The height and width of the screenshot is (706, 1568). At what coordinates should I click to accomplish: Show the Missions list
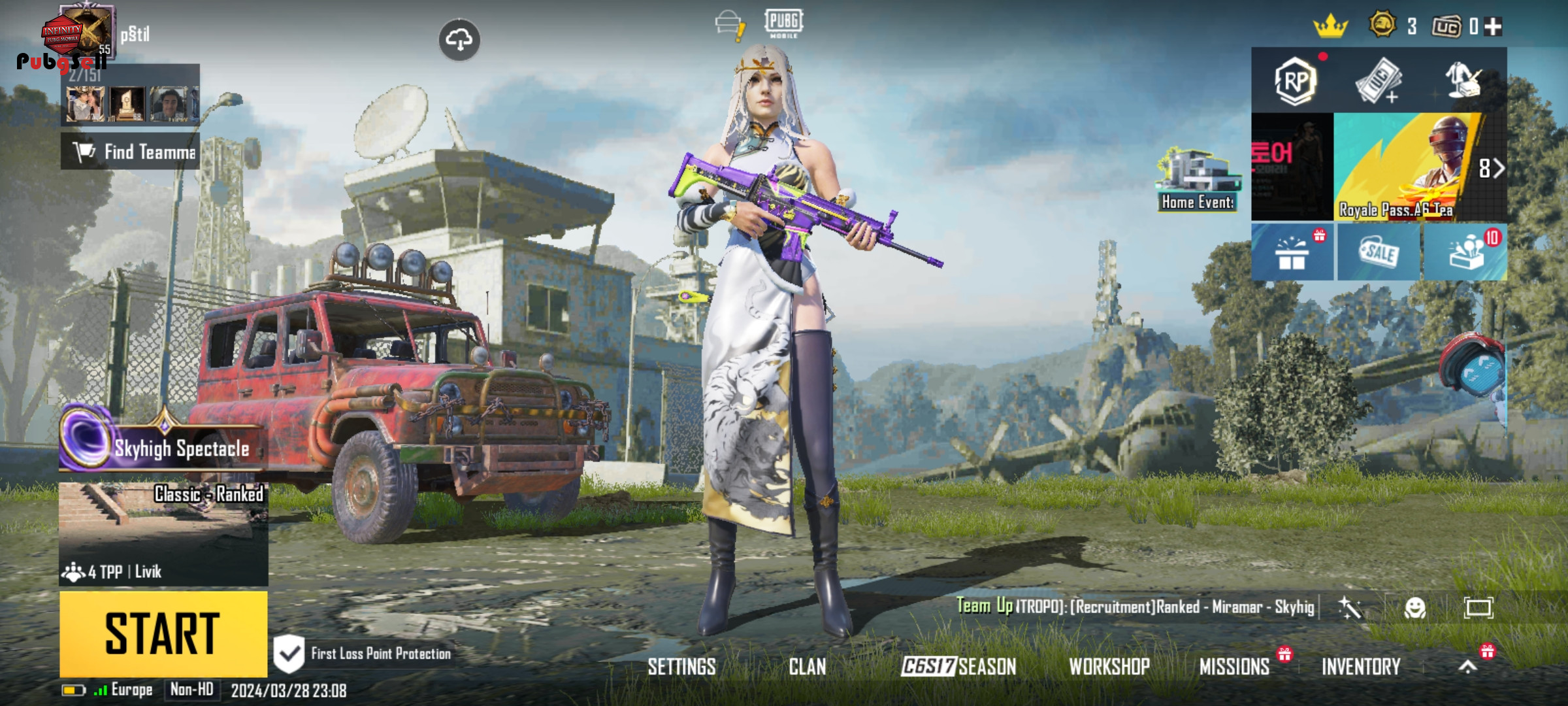click(1234, 667)
